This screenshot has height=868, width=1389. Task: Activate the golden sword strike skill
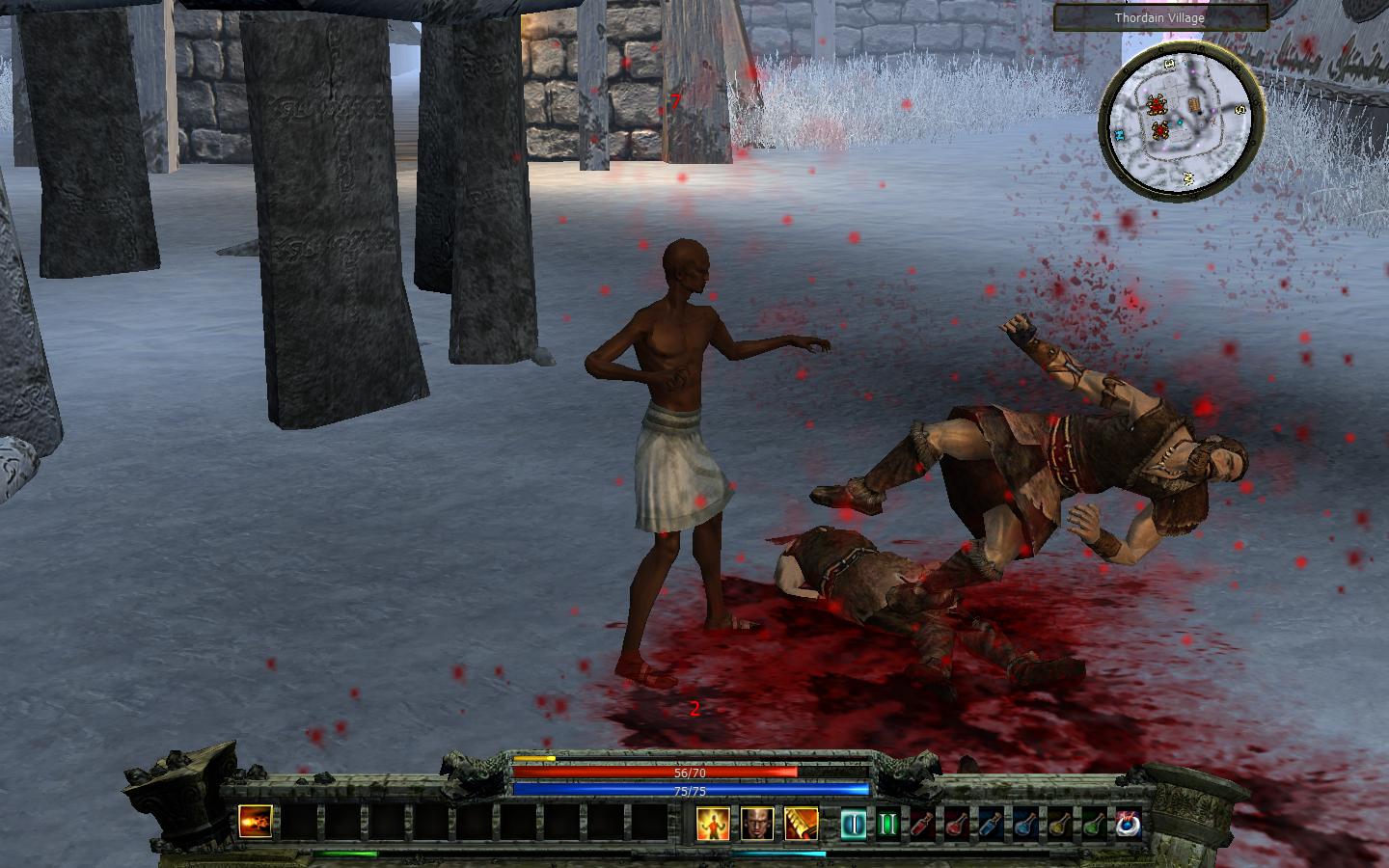point(801,824)
